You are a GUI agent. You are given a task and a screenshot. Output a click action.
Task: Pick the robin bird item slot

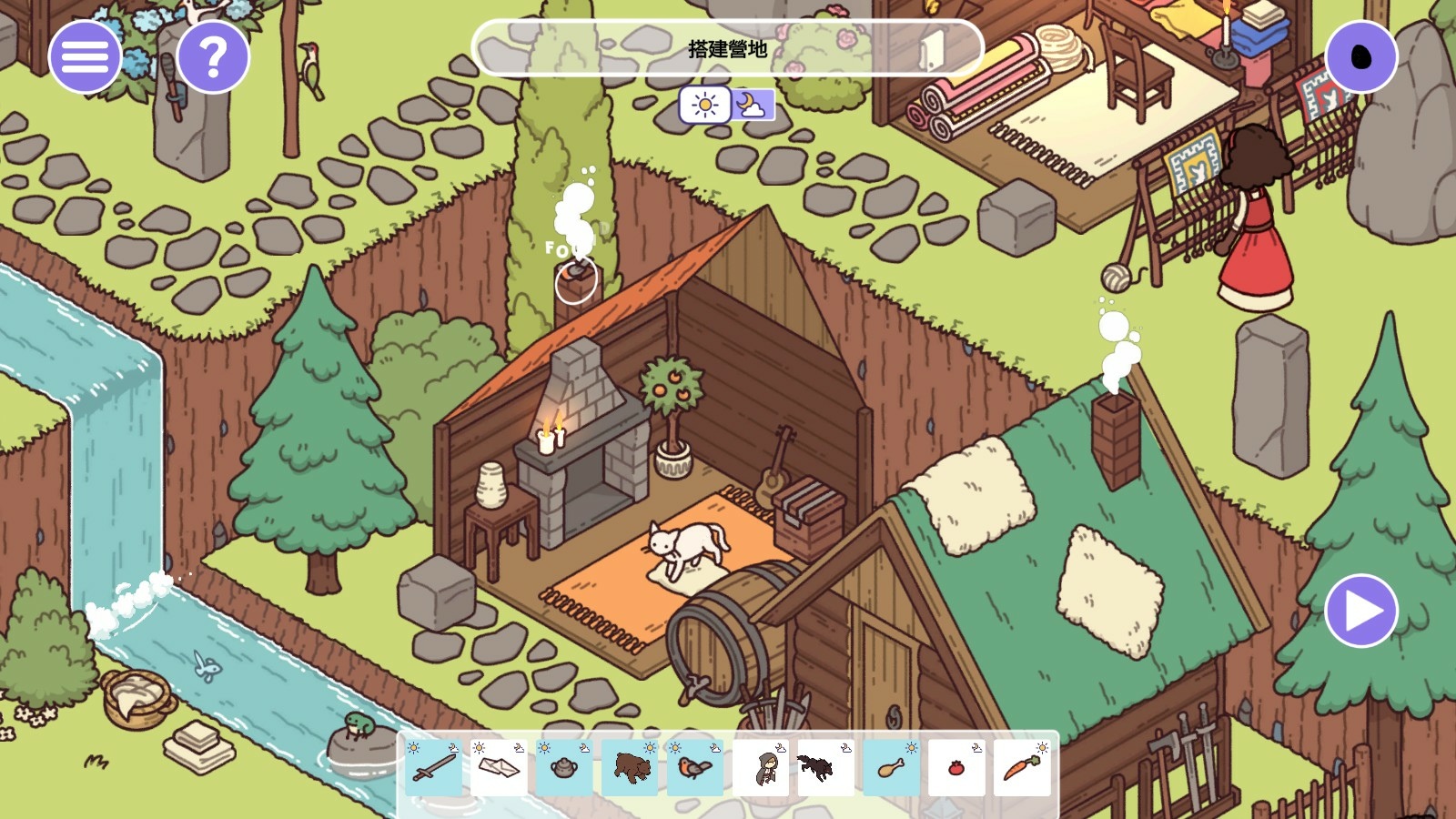(695, 767)
